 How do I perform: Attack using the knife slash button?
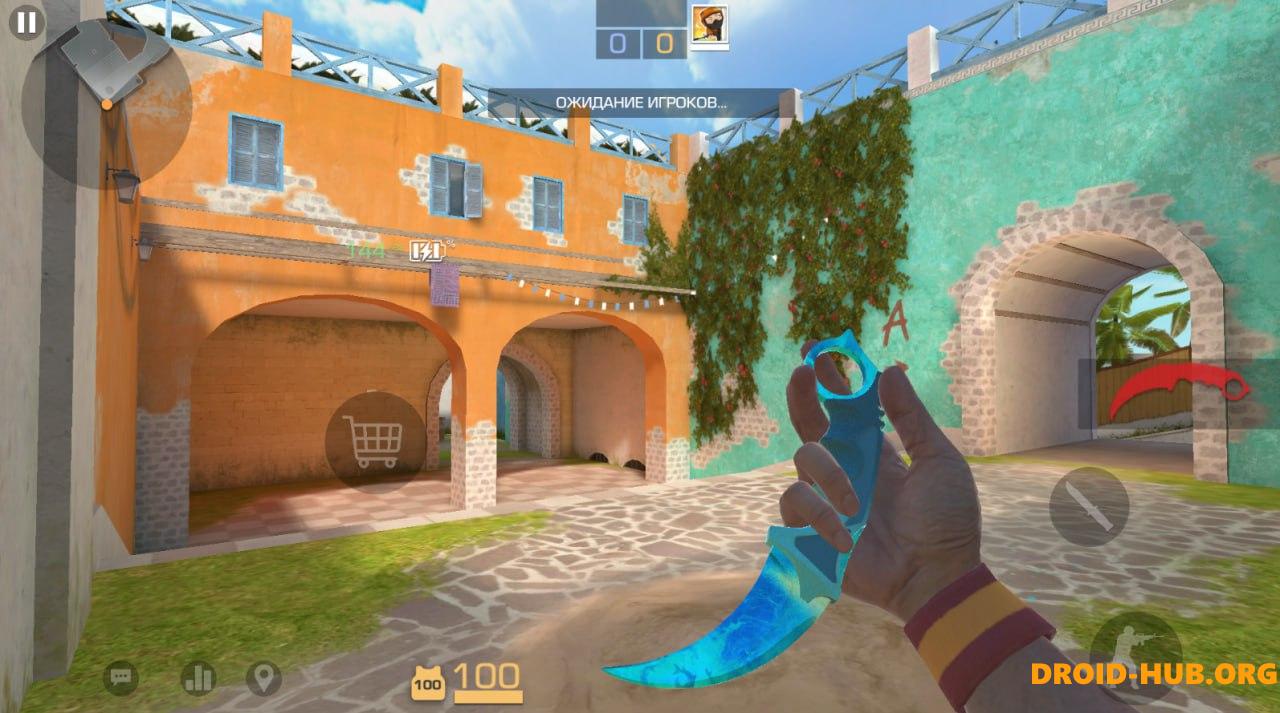1088,507
